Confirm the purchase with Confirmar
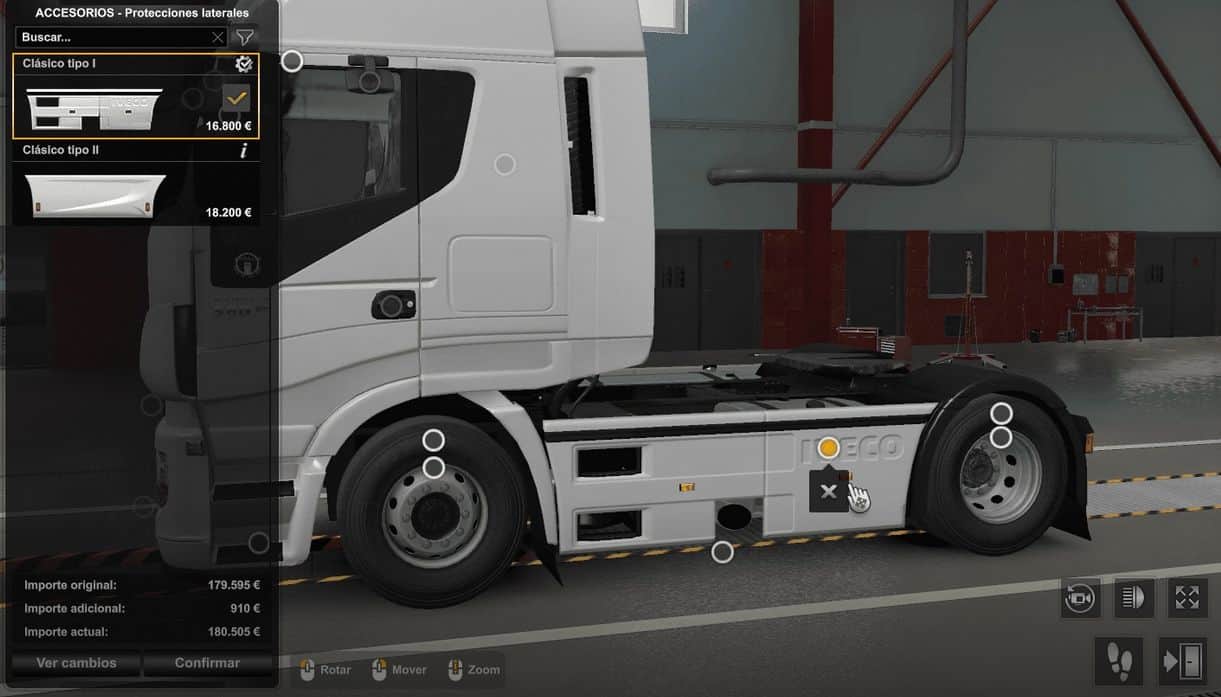The height and width of the screenshot is (697, 1221). [207, 663]
